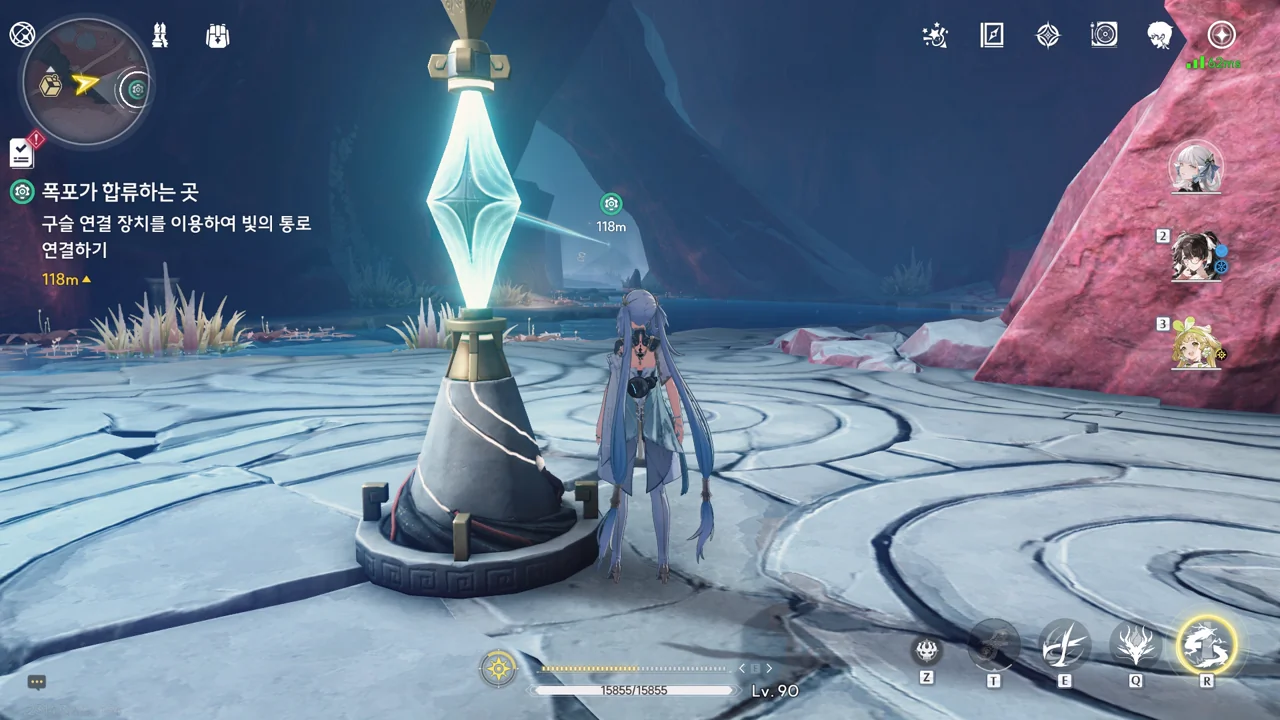
Task: Select the tracked quest 폭포가 합류하는 곳
Action: click(120, 192)
